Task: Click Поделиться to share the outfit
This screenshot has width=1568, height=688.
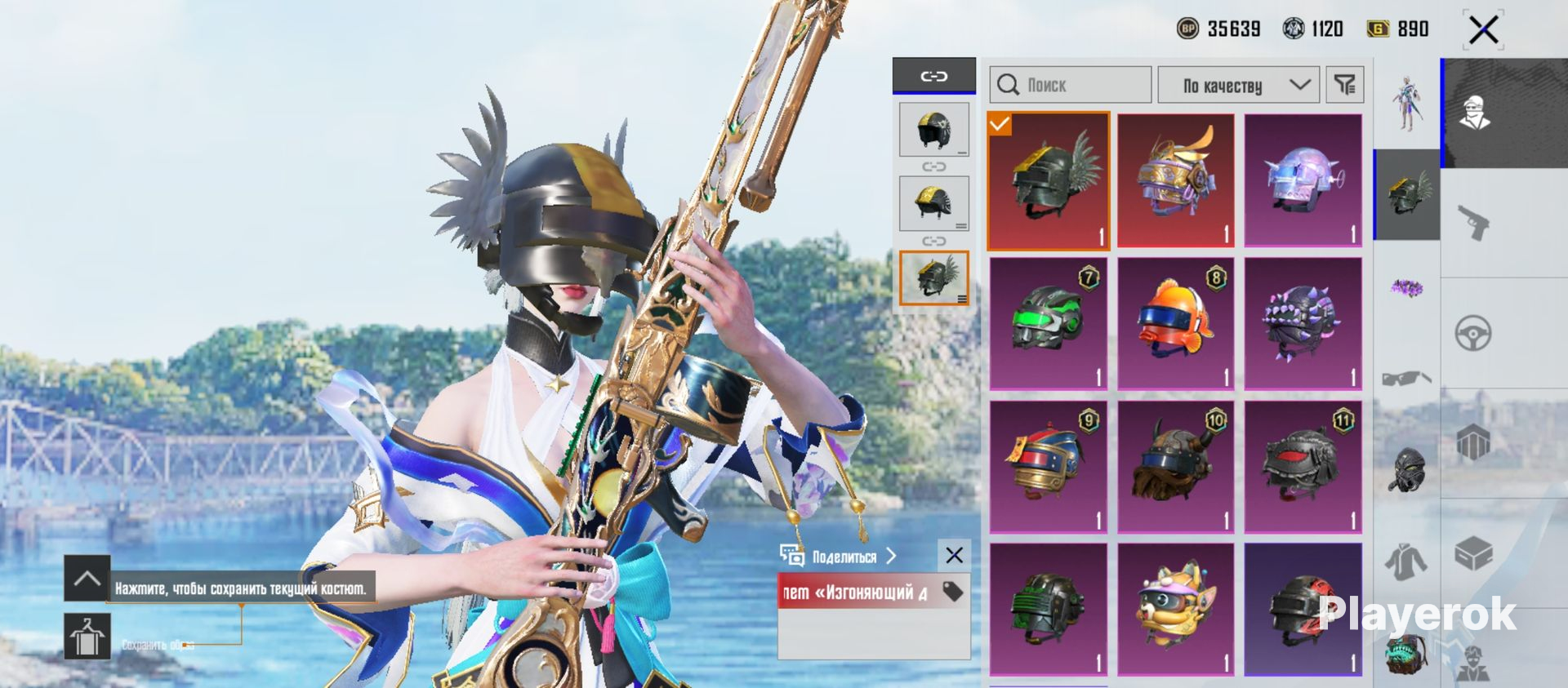Action: pyautogui.click(x=844, y=557)
